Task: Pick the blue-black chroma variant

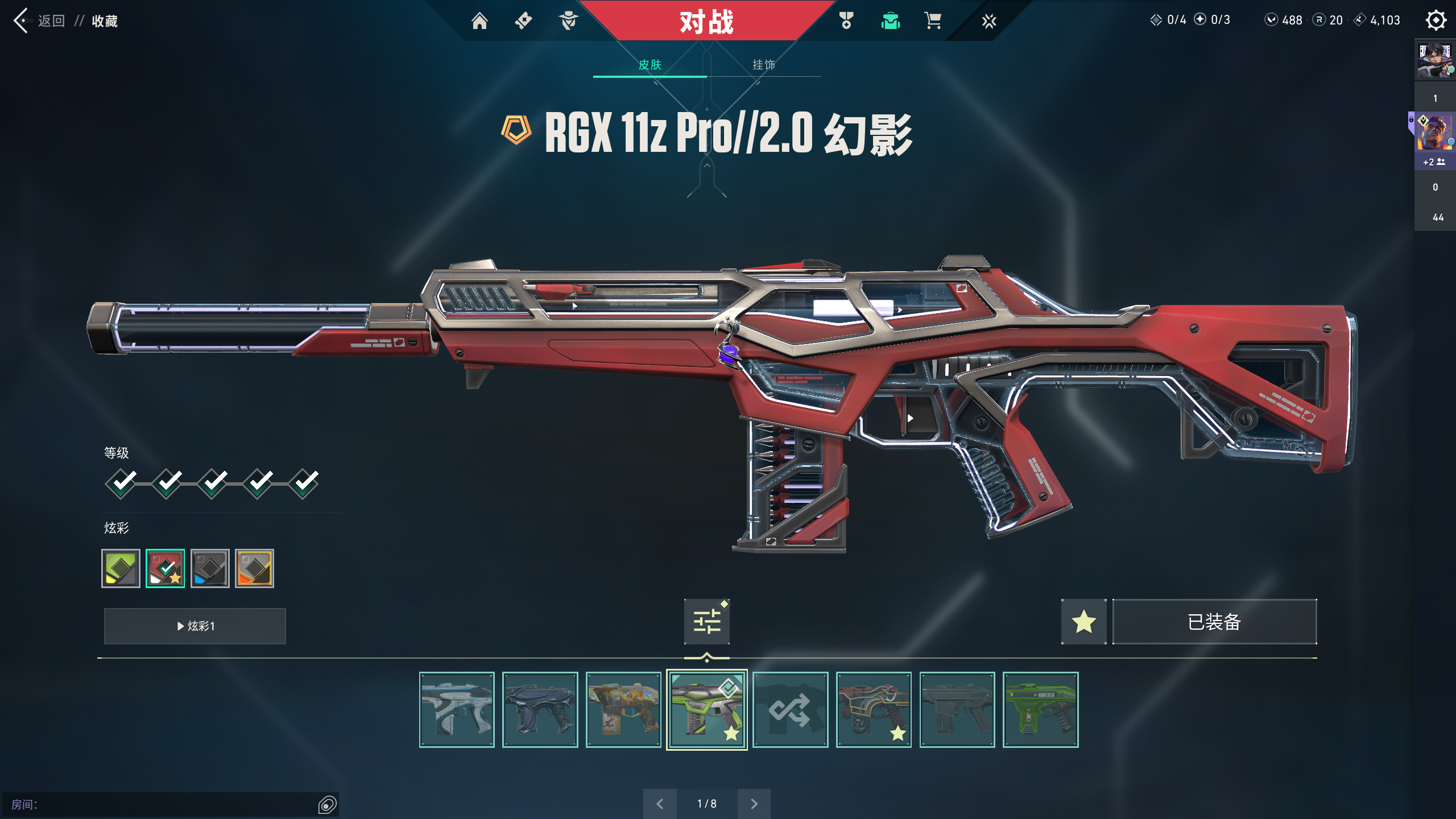Action: [x=210, y=568]
